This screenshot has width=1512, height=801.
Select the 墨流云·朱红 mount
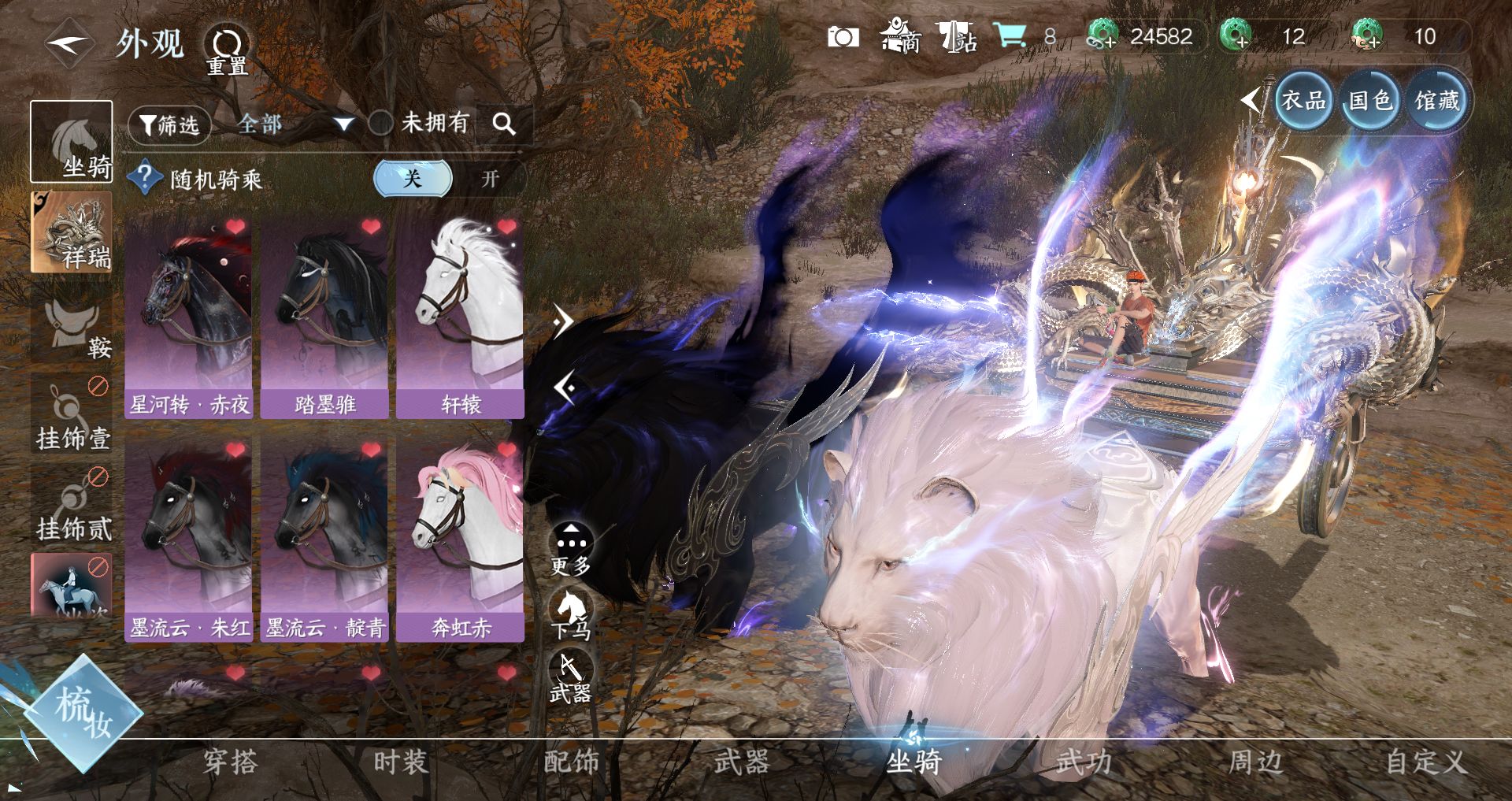(189, 541)
